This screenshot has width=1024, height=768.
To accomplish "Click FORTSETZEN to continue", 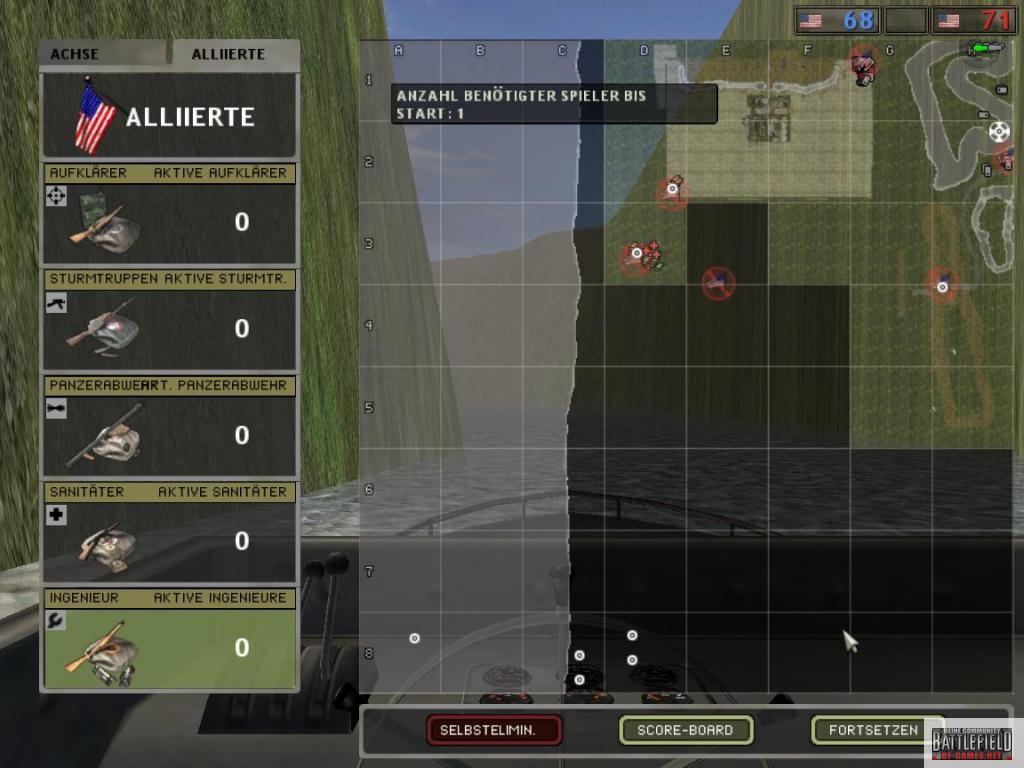I will click(x=873, y=730).
